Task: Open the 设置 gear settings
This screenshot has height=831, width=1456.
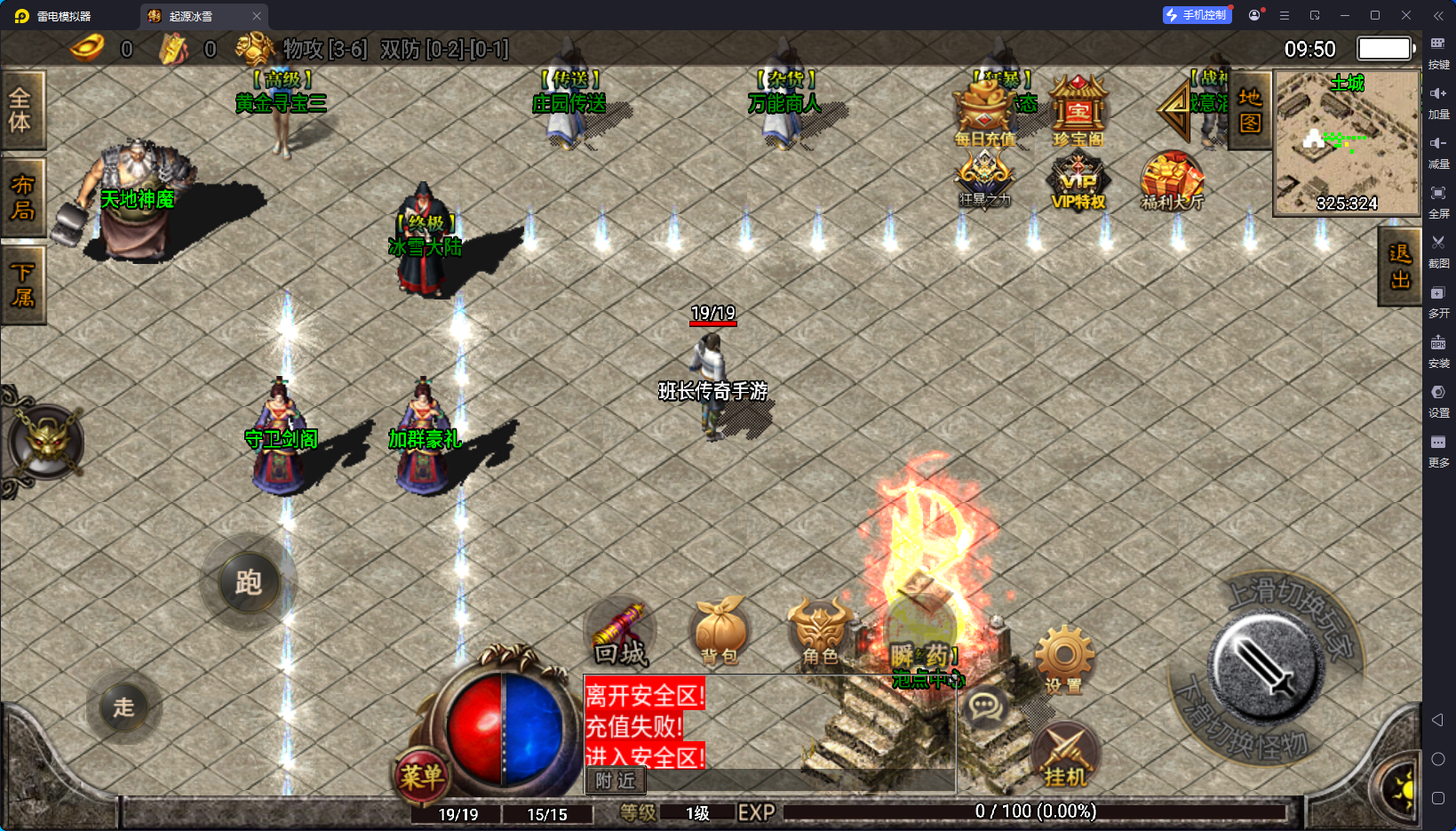Action: [x=1063, y=659]
